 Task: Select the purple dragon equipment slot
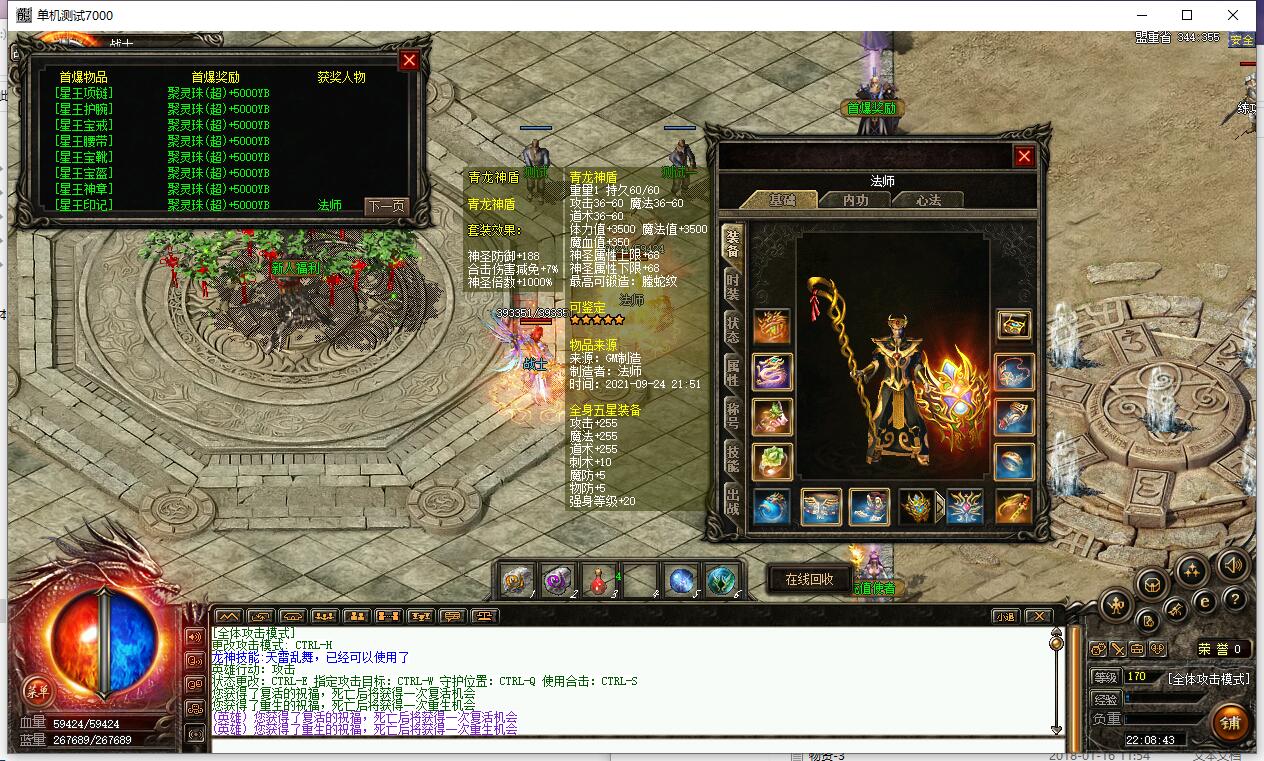coord(772,373)
